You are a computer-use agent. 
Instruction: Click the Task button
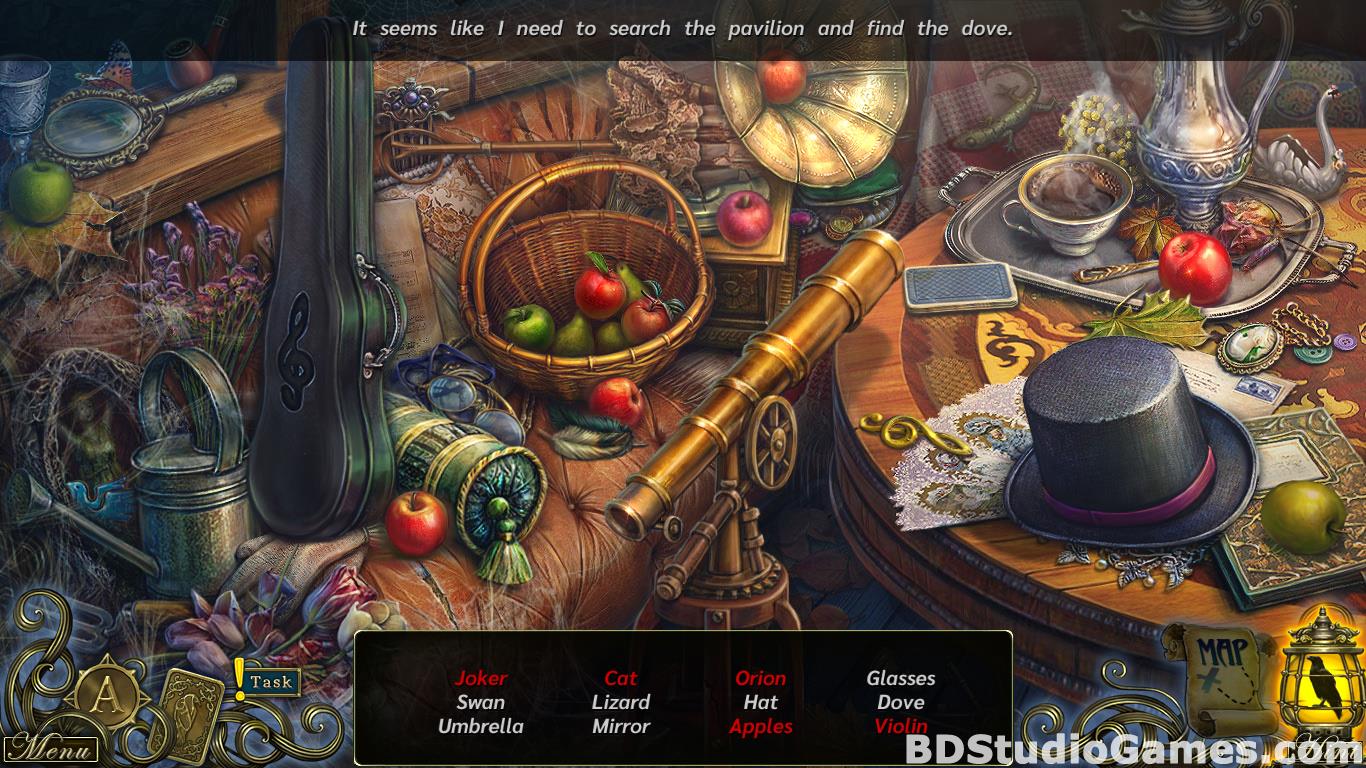(270, 683)
